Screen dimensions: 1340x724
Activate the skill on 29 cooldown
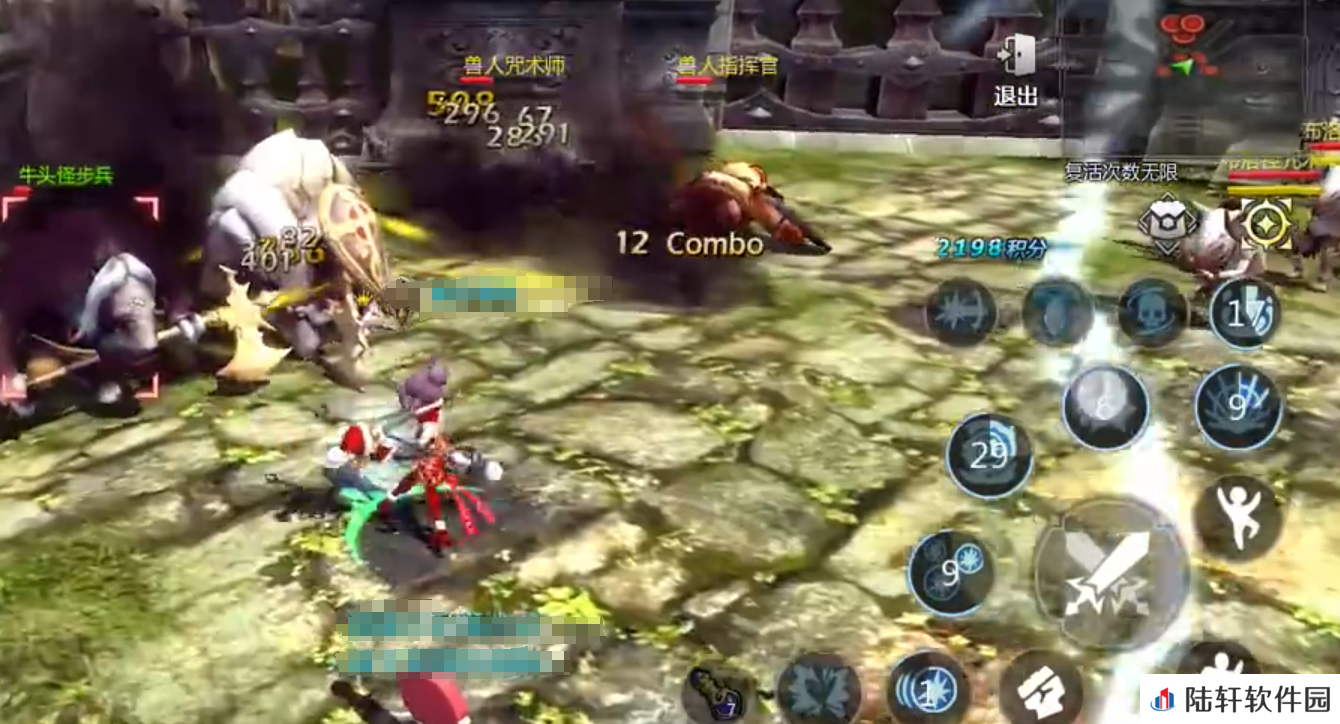989,456
